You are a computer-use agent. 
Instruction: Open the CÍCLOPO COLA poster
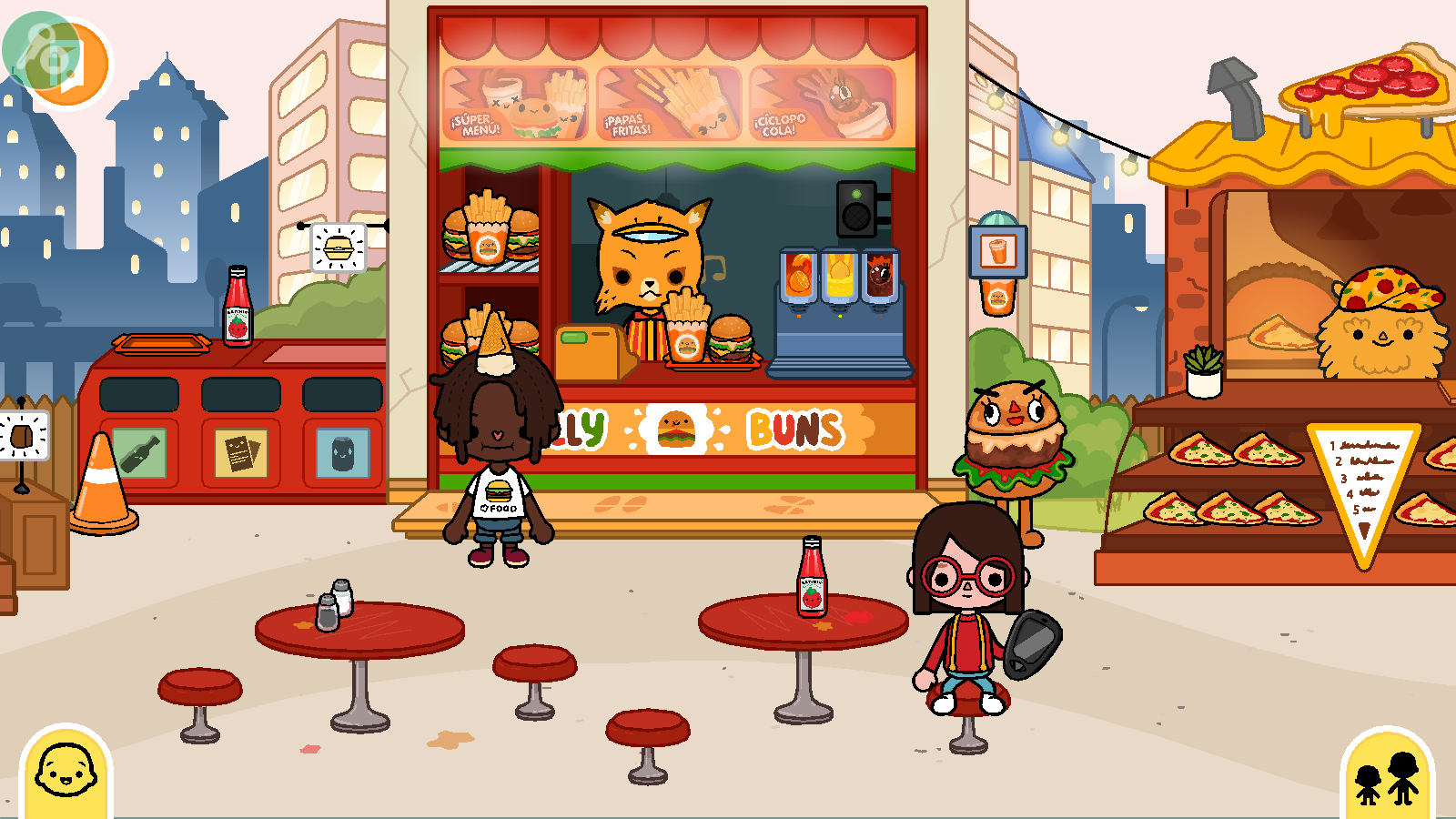(x=817, y=103)
